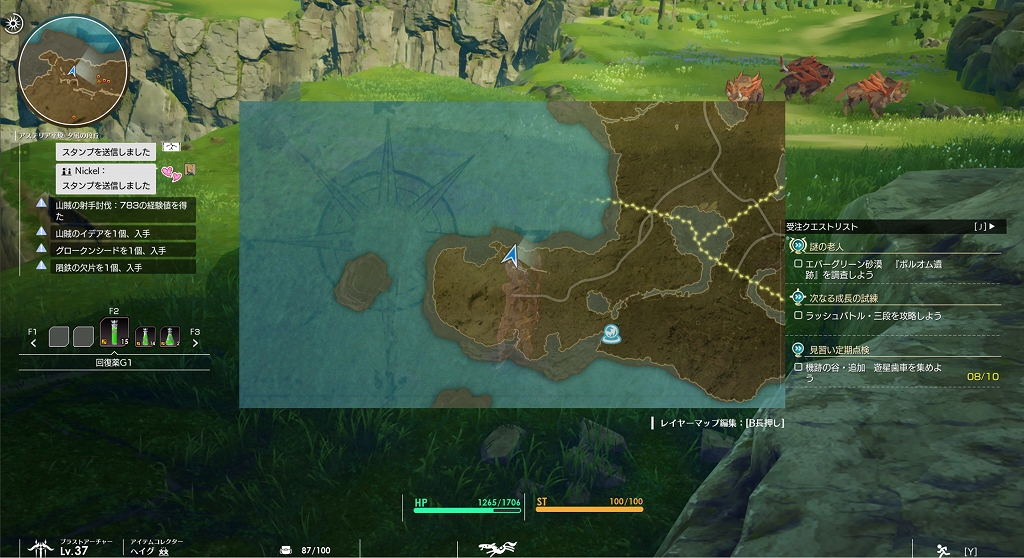Click the running figure icon
The height and width of the screenshot is (558, 1024).
click(941, 549)
